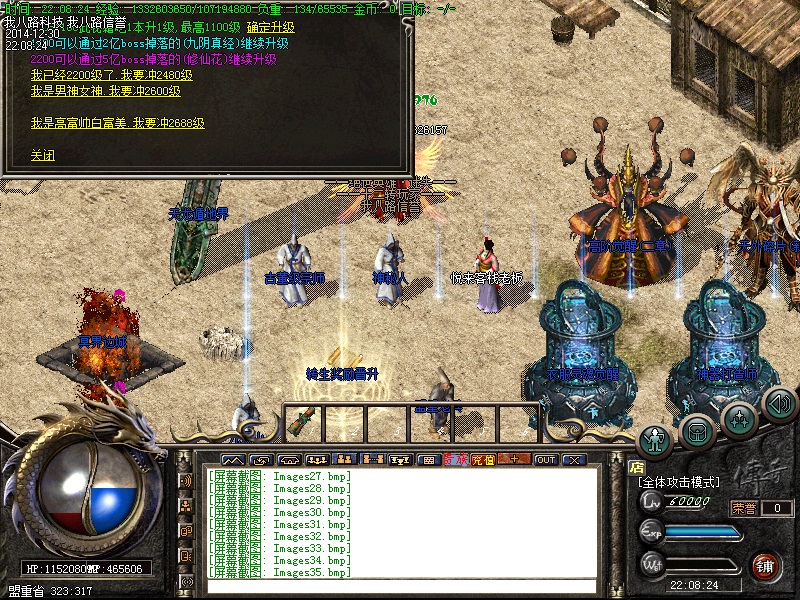The height and width of the screenshot is (600, 800).
Task: Click the plus button on chat toolbar
Action: click(x=514, y=460)
